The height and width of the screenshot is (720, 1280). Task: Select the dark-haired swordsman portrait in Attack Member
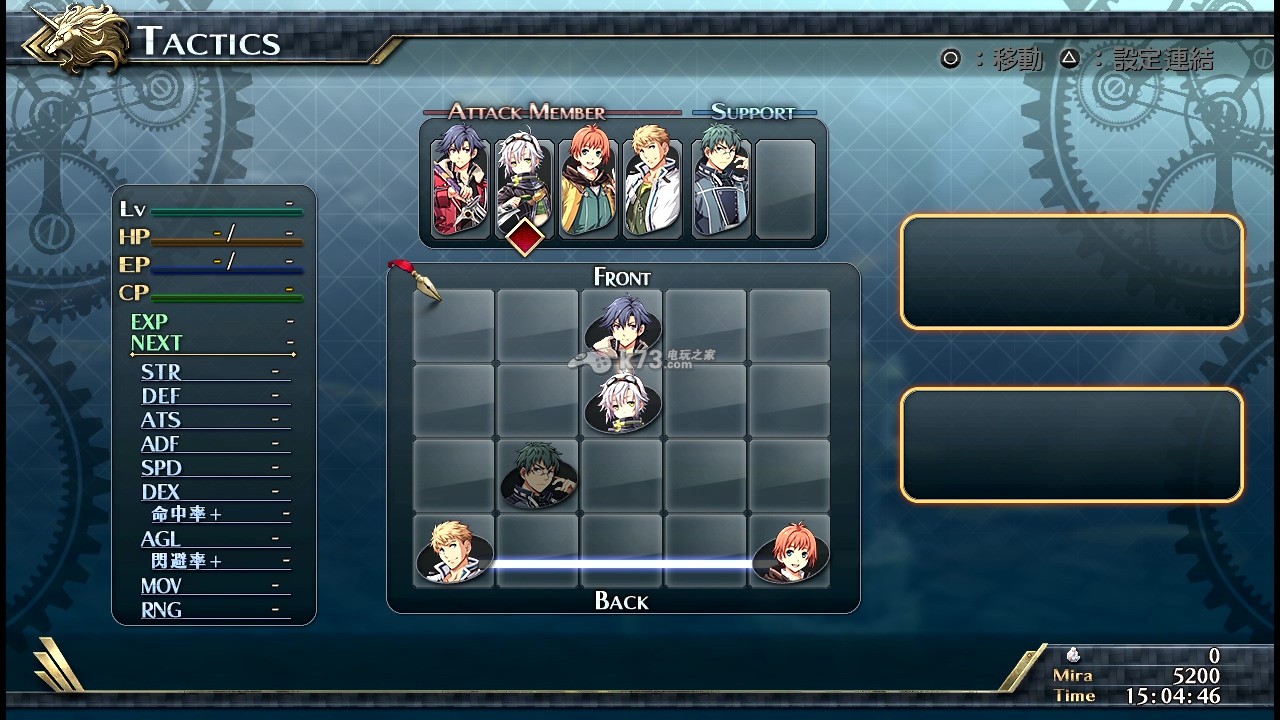[x=460, y=186]
